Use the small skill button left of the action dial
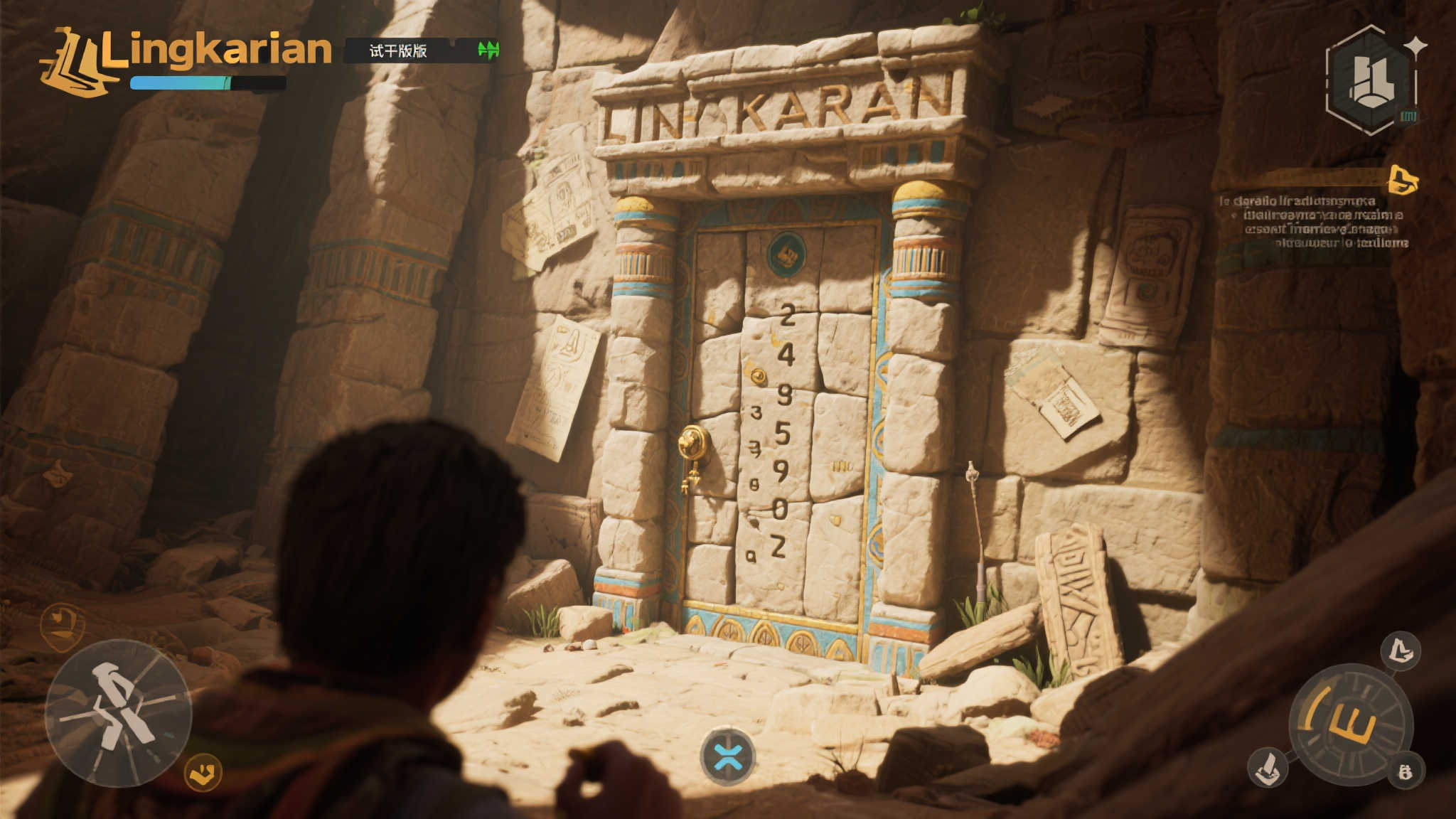Image resolution: width=1456 pixels, height=819 pixels. pyautogui.click(x=1268, y=768)
